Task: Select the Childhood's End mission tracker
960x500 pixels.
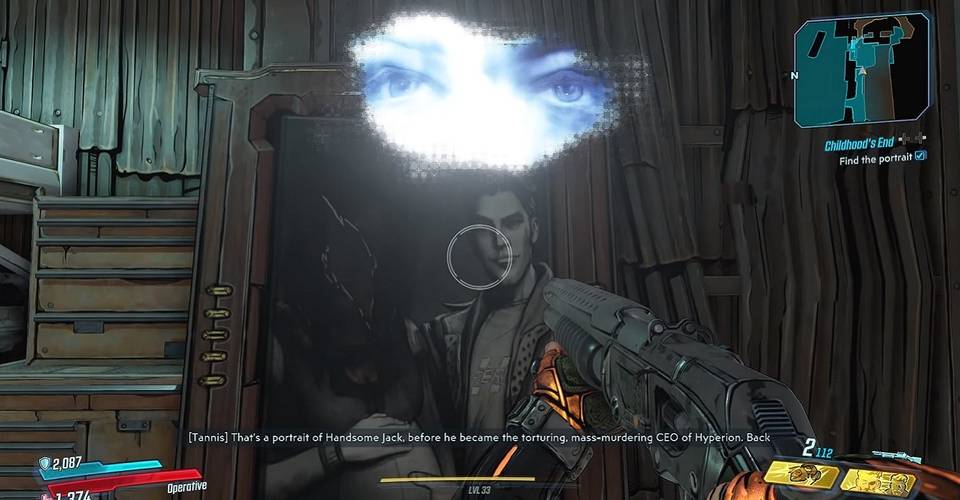Action: (x=860, y=145)
